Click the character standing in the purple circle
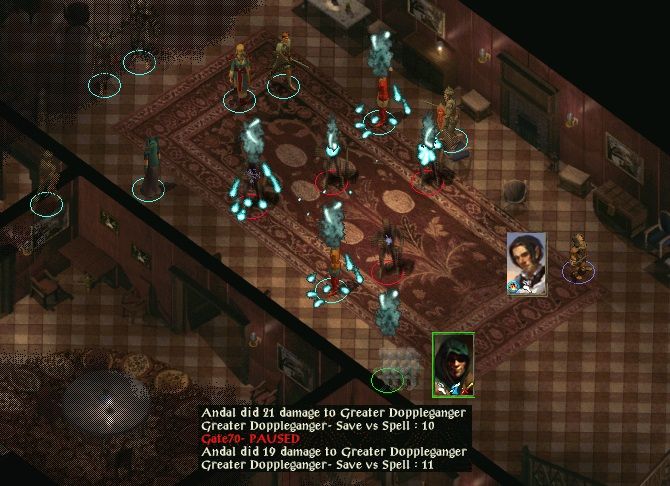 pos(578,256)
